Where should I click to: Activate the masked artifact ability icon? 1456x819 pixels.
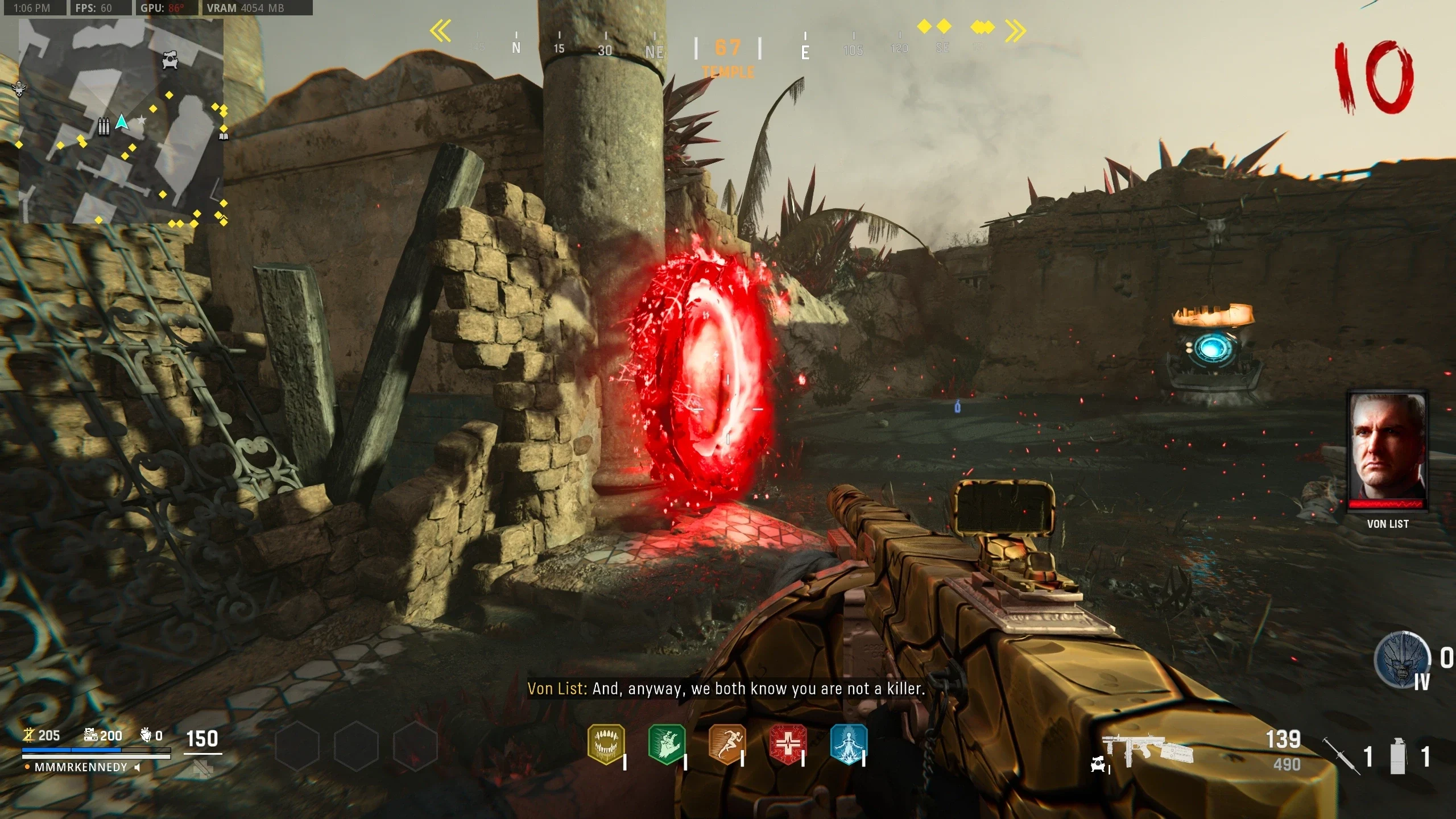(1402, 660)
